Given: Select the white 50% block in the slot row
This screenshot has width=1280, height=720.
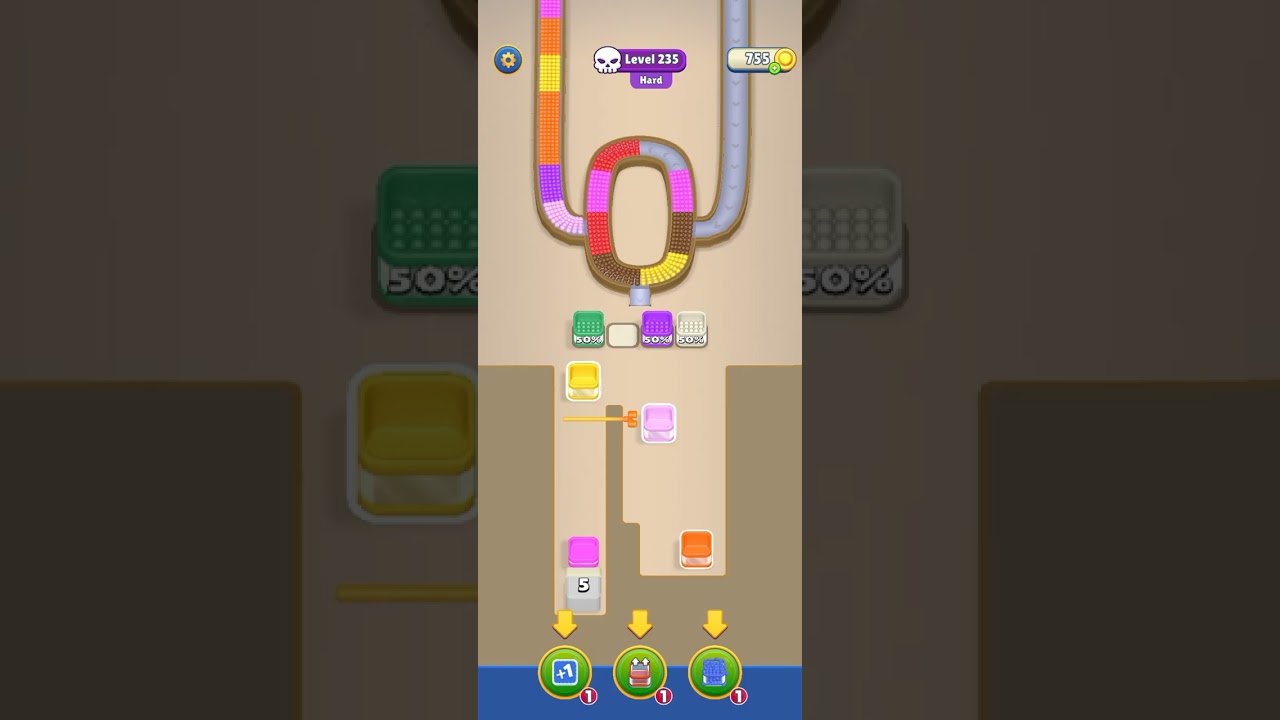Looking at the screenshot, I should (691, 330).
